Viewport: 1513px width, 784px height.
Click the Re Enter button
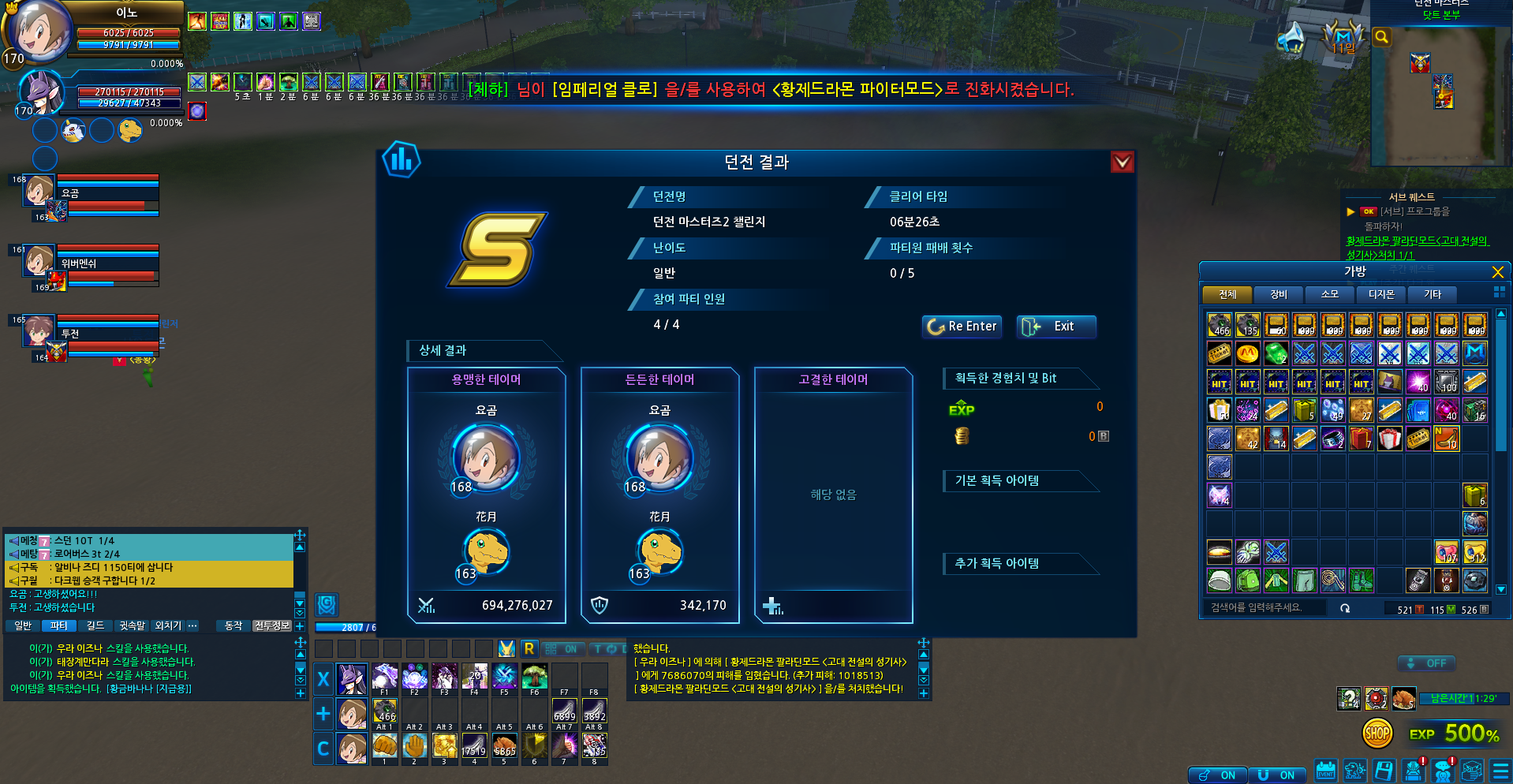(962, 327)
